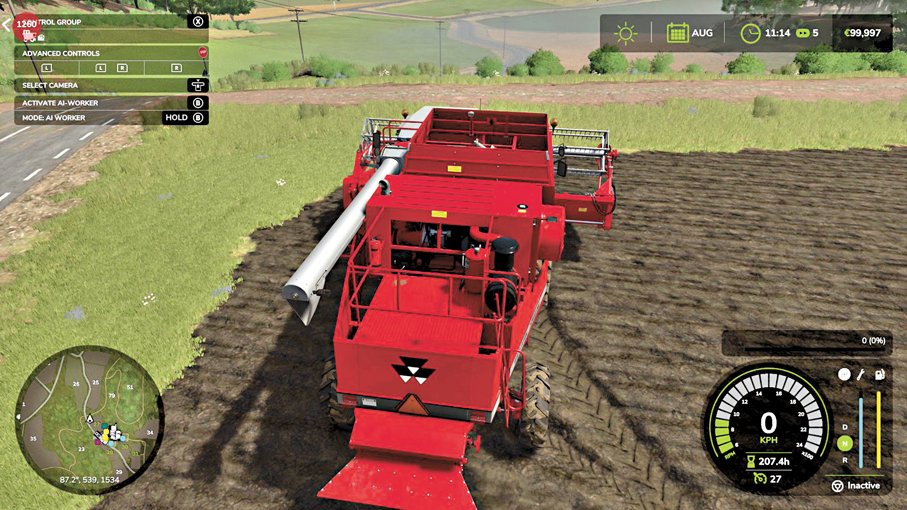This screenshot has width=907, height=510.
Task: Click the steering wheel Inactive icon
Action: point(837,486)
